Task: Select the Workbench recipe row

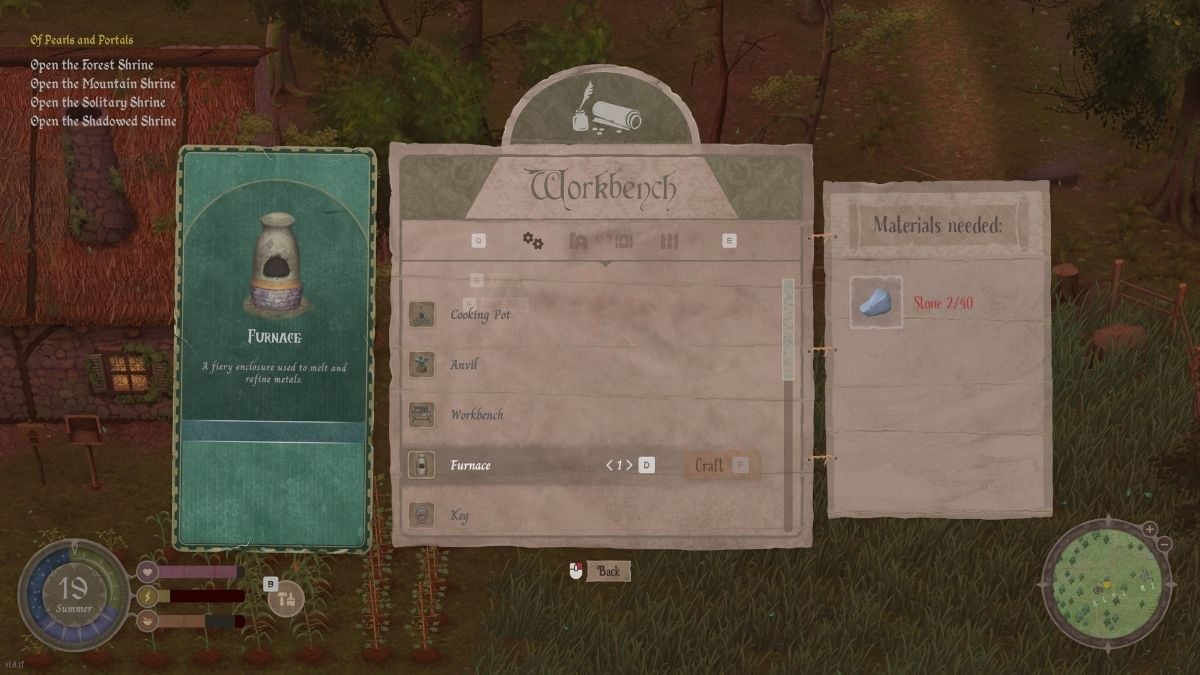Action: [x=476, y=415]
